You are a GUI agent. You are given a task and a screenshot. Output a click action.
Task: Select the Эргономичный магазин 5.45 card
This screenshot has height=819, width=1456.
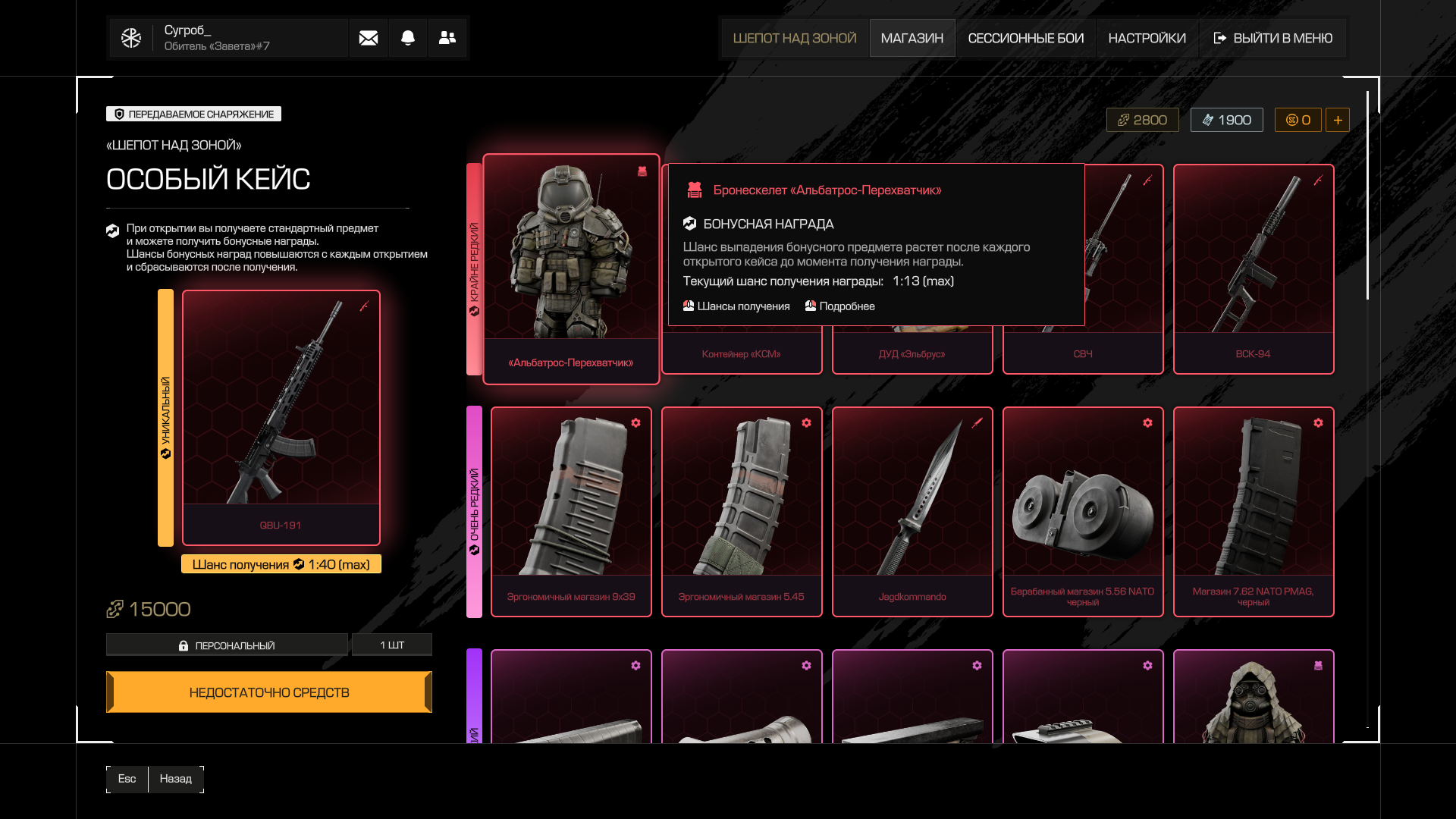tap(742, 512)
